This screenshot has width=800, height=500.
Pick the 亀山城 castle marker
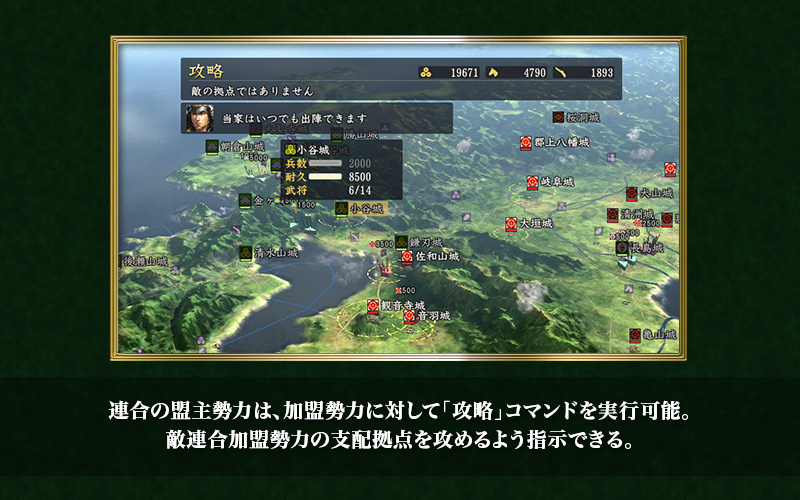click(635, 335)
